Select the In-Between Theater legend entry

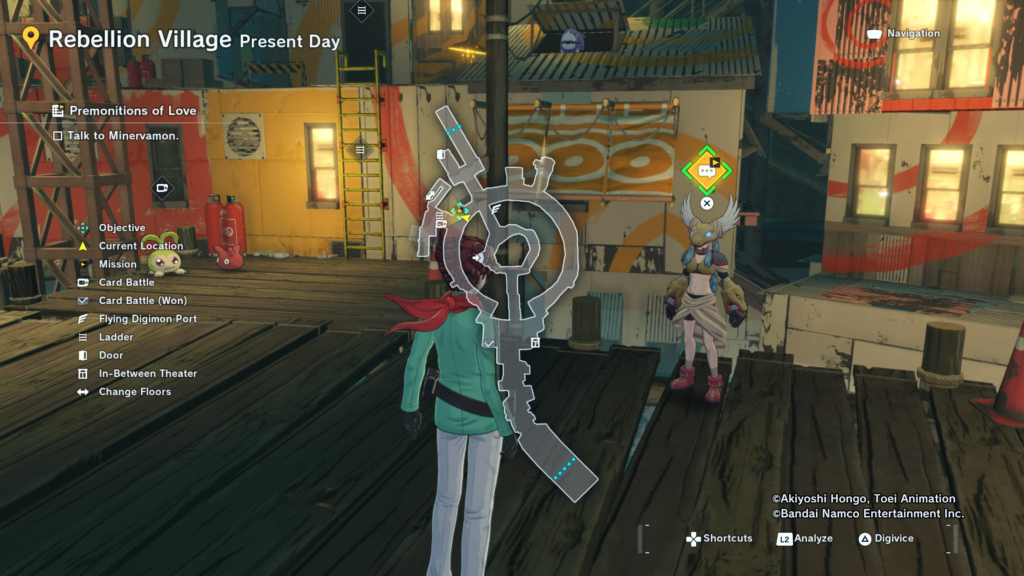point(147,373)
